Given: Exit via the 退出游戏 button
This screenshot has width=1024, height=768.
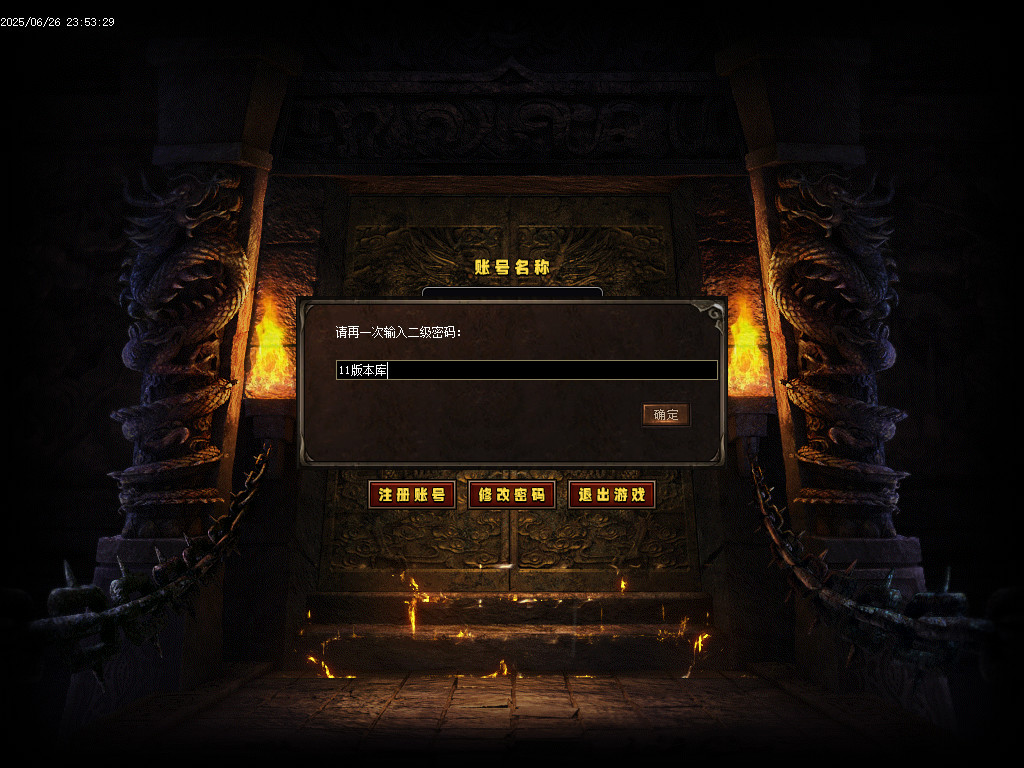Looking at the screenshot, I should (x=612, y=494).
